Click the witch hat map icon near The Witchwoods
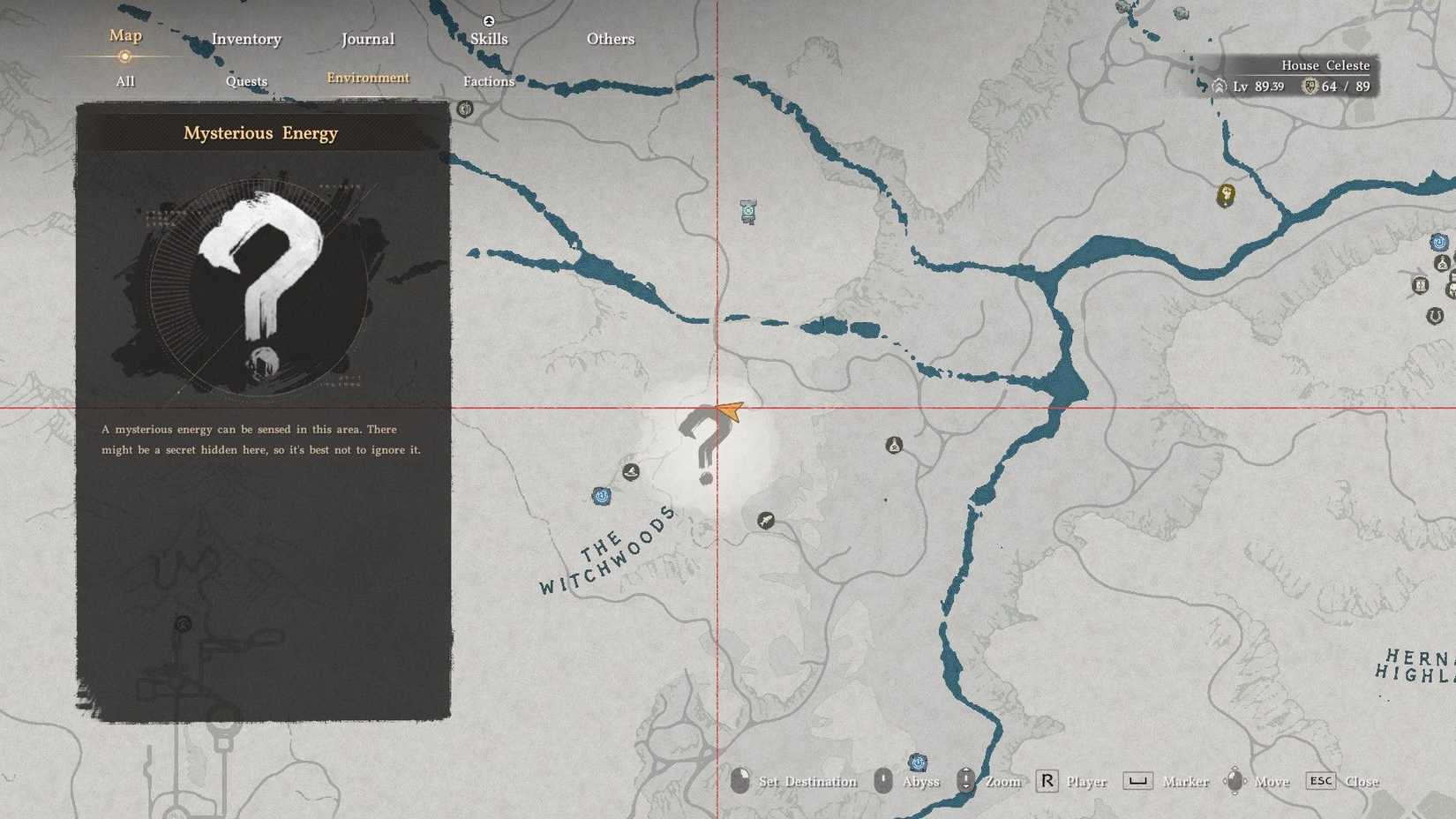1456x819 pixels. pyautogui.click(x=630, y=471)
